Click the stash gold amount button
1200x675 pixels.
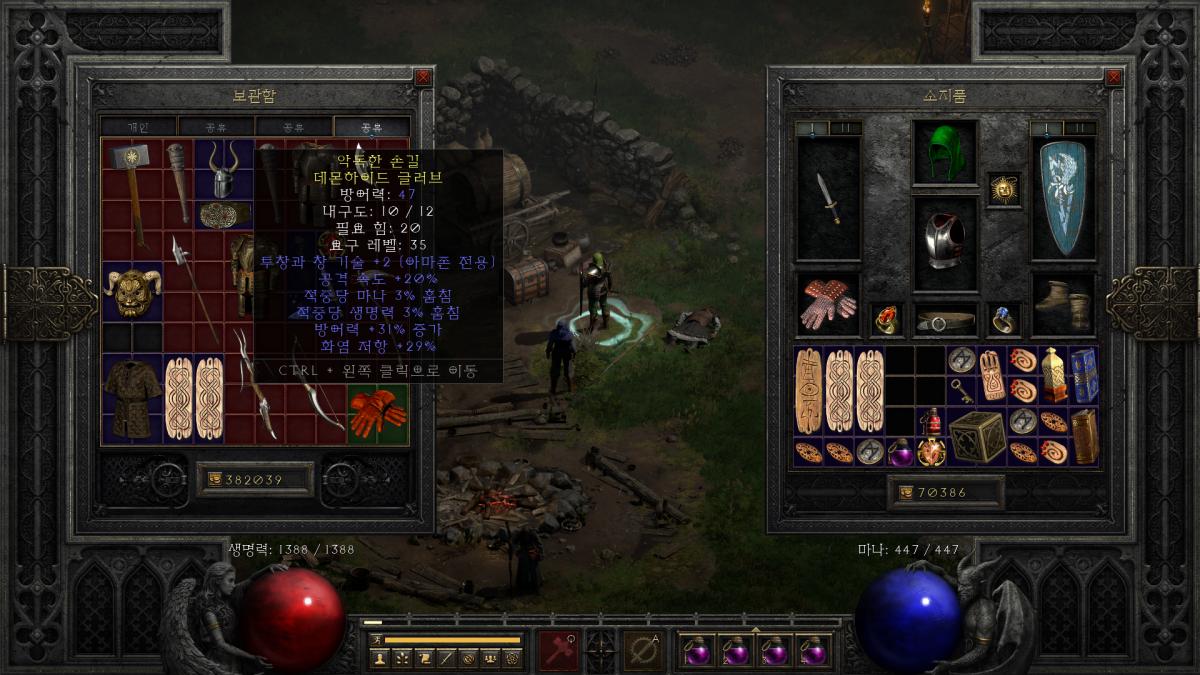pos(255,480)
